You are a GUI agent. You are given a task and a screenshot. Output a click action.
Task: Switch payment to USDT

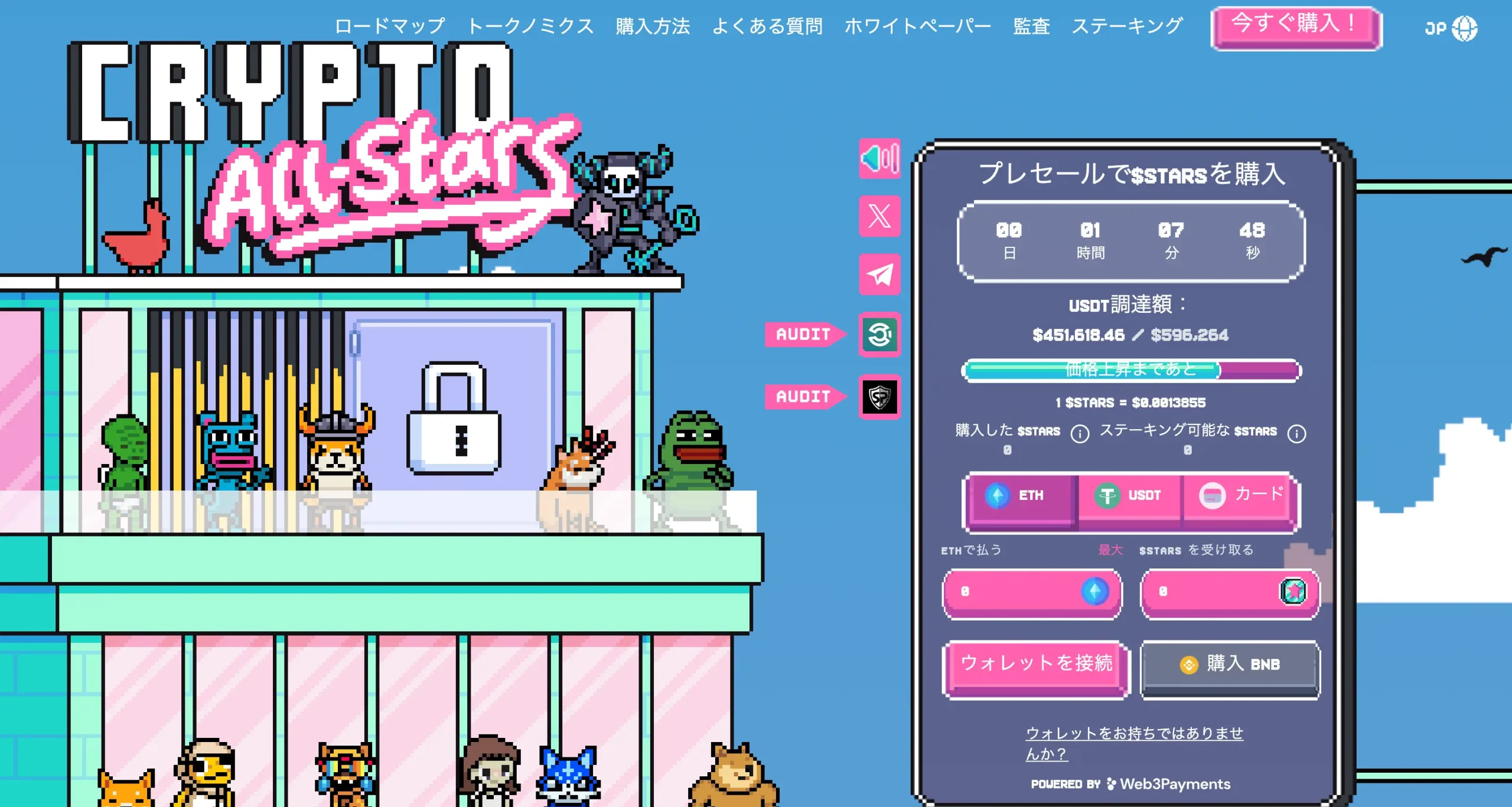1130,496
